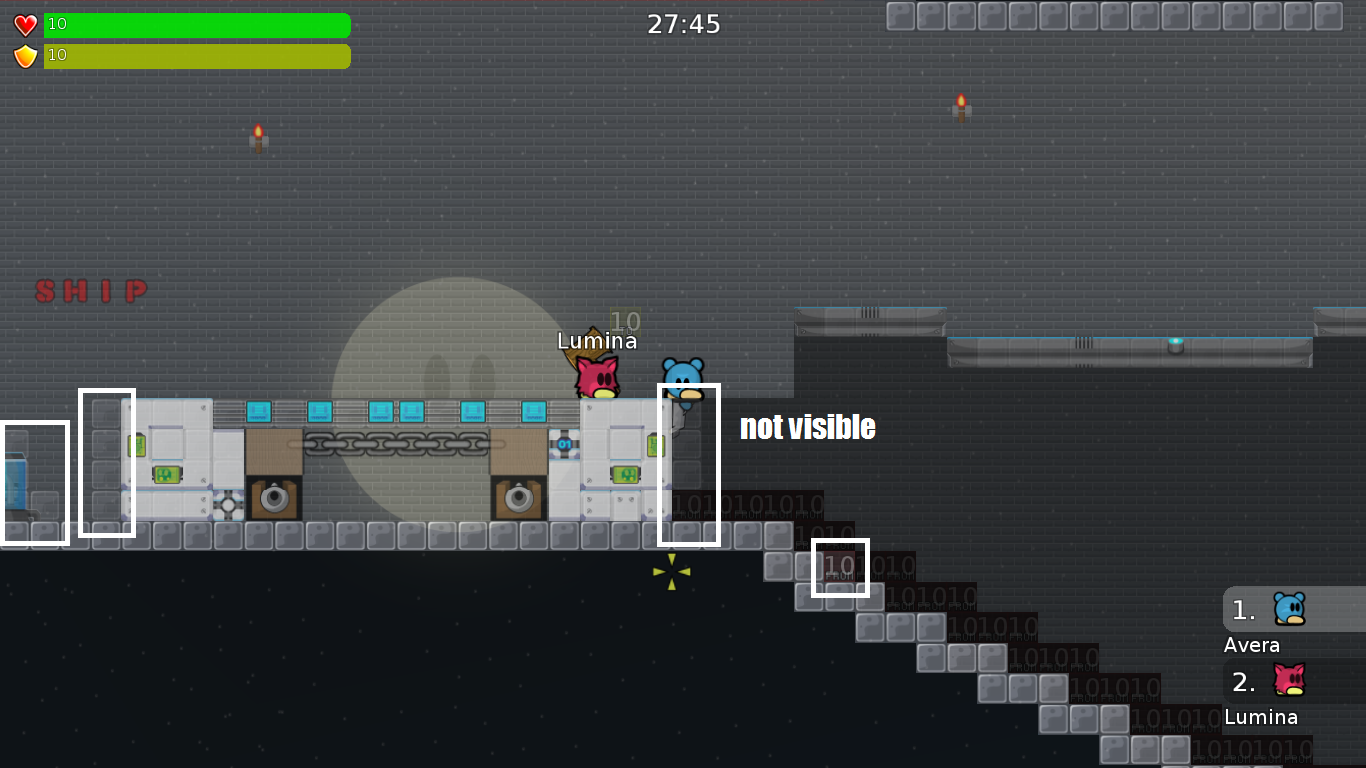The height and width of the screenshot is (768, 1366).
Task: Expand the highlighted box near 'not visible' text
Action: [690, 466]
